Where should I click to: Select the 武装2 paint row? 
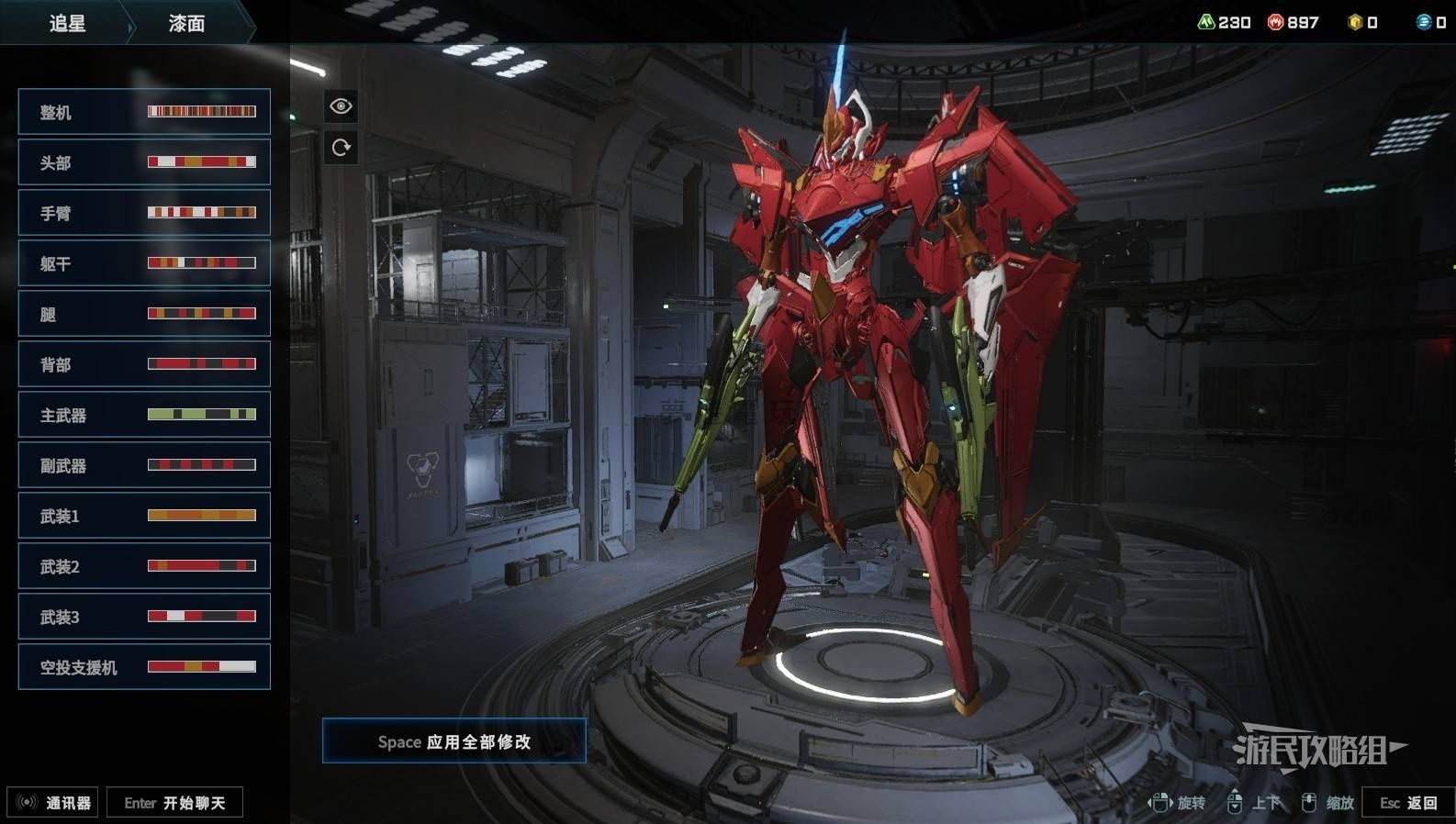tap(144, 566)
